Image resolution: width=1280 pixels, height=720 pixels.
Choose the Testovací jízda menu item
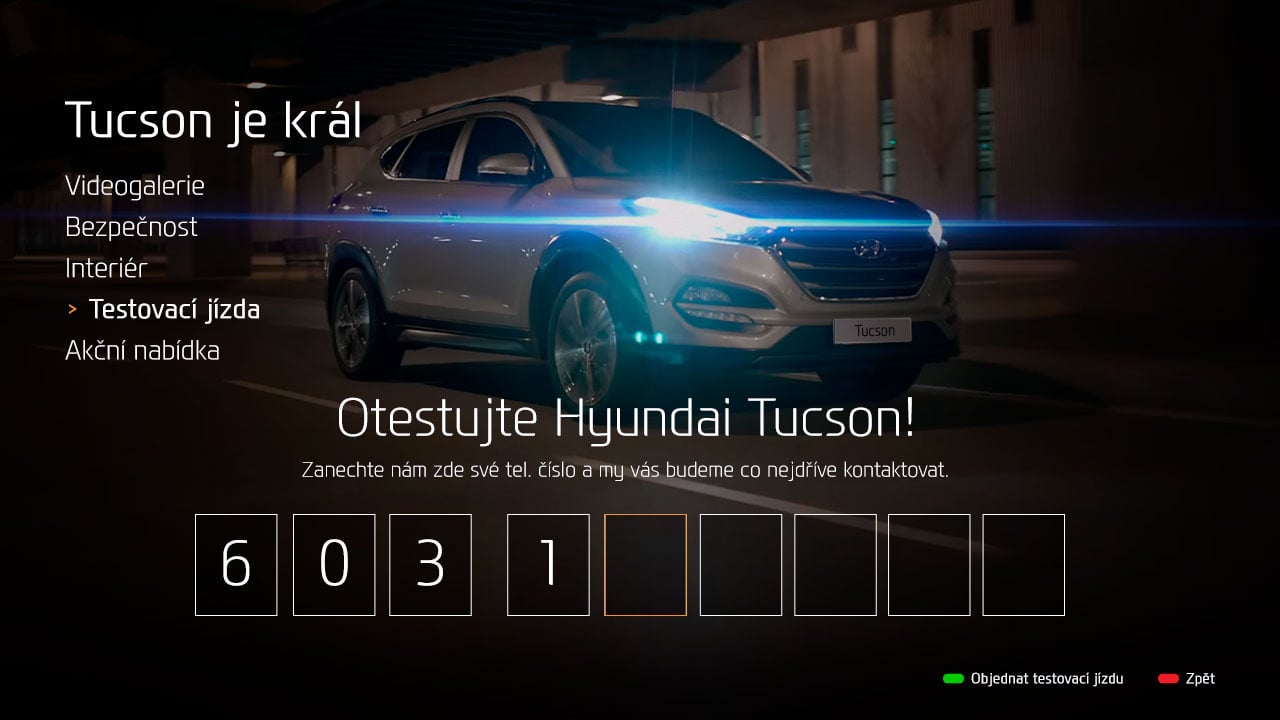tap(174, 310)
